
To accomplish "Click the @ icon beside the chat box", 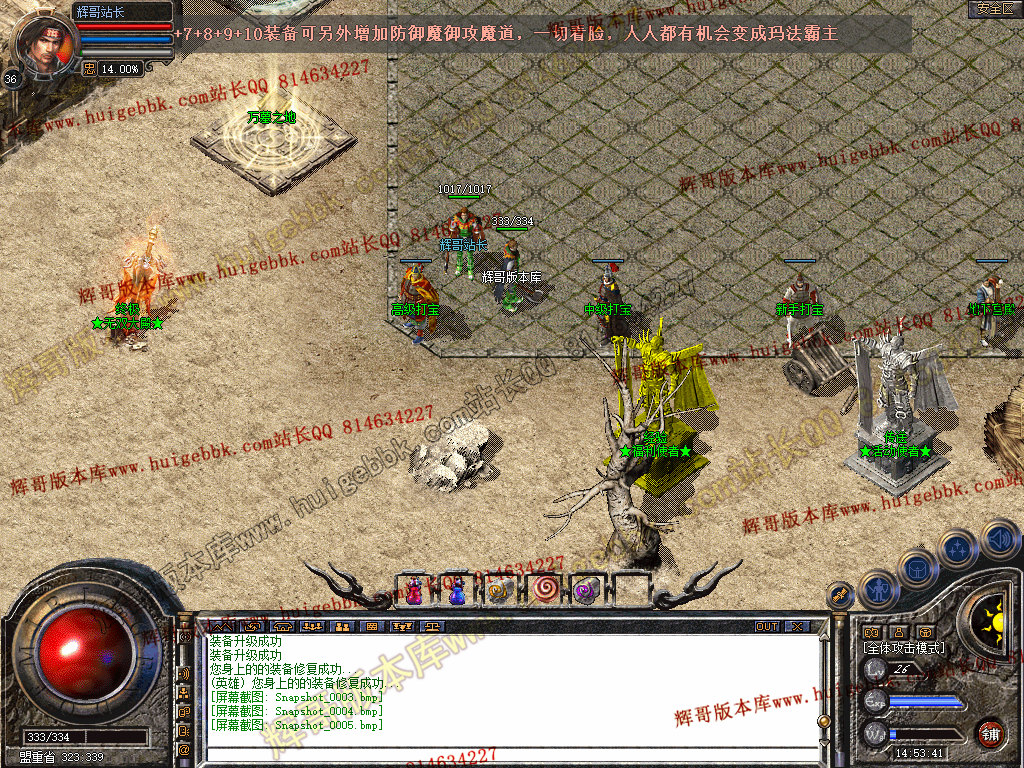I will coord(185,749).
